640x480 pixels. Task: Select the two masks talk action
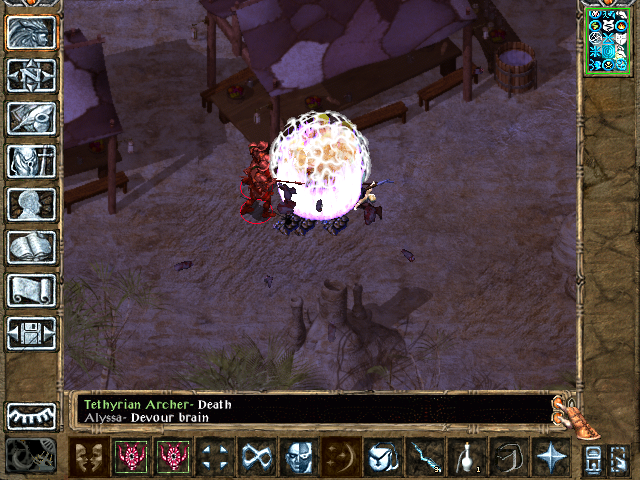[x=89, y=457]
